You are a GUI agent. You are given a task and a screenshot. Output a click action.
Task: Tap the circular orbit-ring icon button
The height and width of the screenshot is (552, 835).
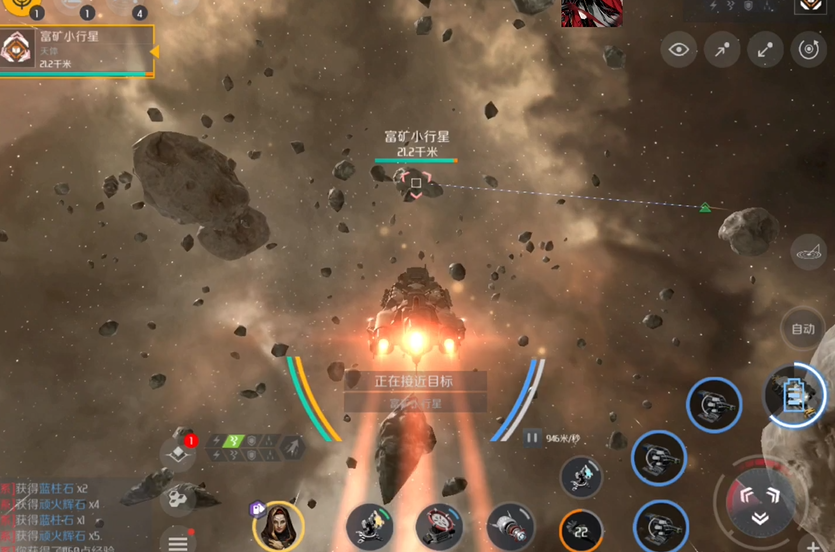point(808,49)
